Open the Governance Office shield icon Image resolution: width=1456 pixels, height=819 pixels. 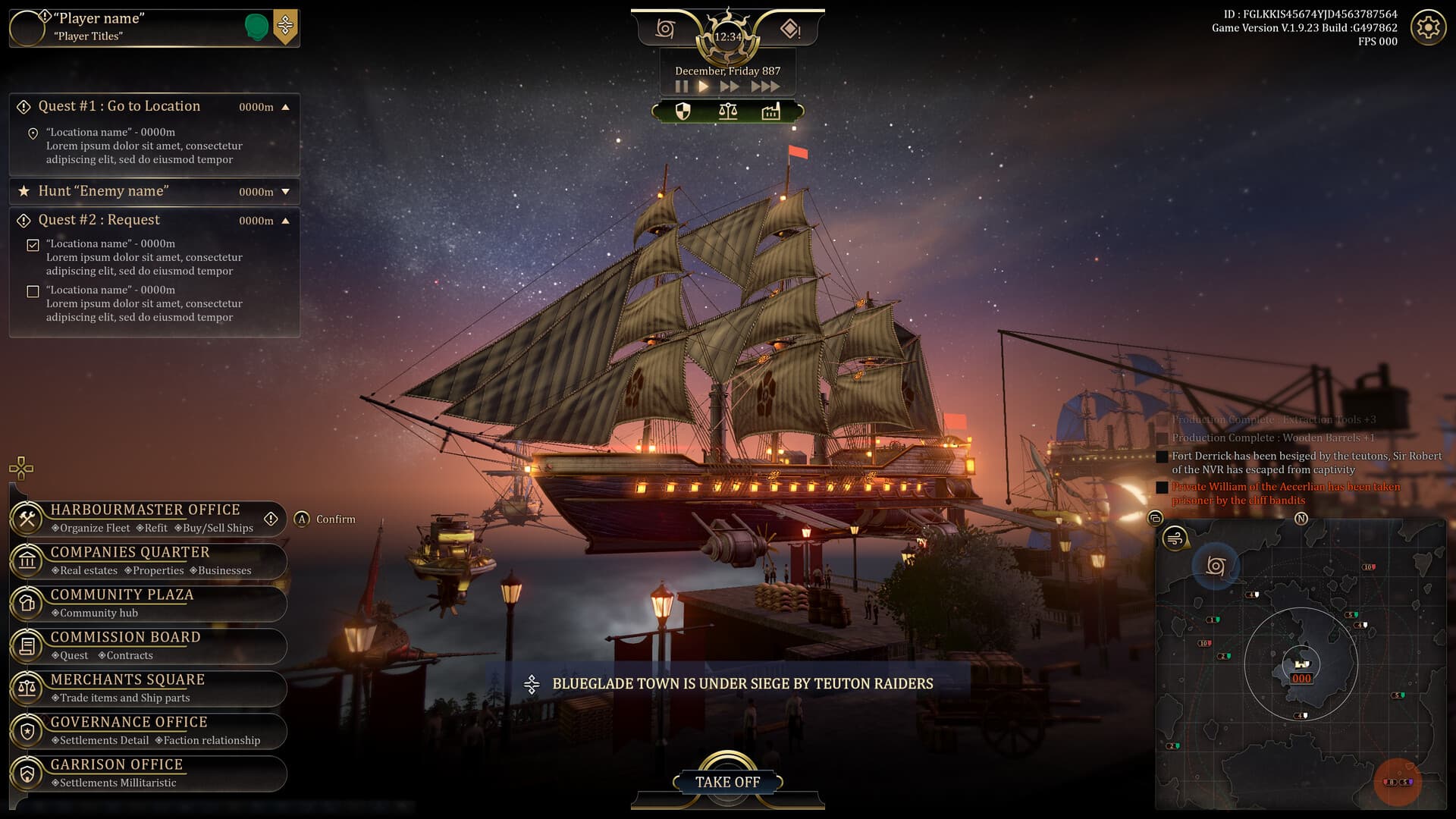click(27, 731)
